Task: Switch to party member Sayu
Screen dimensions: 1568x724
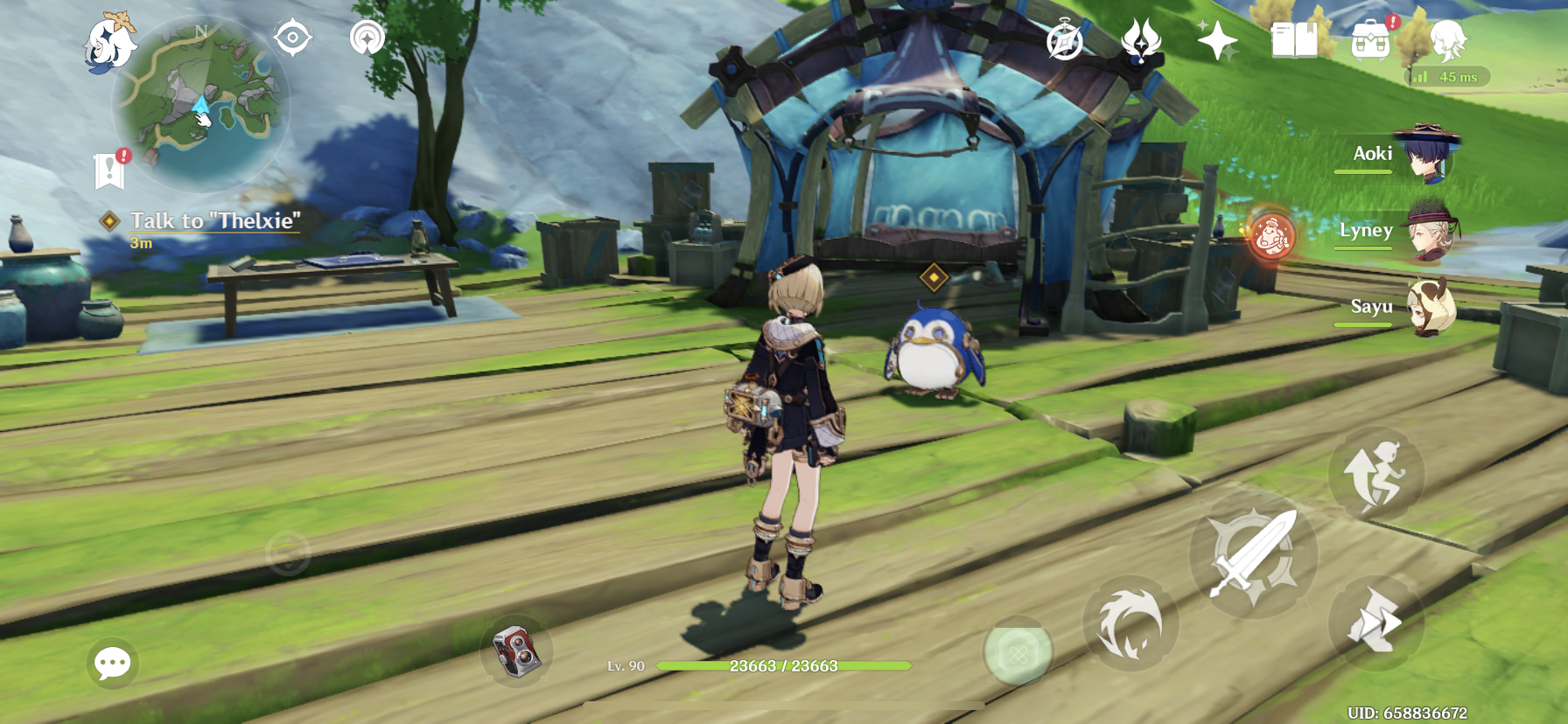Action: pyautogui.click(x=1428, y=307)
